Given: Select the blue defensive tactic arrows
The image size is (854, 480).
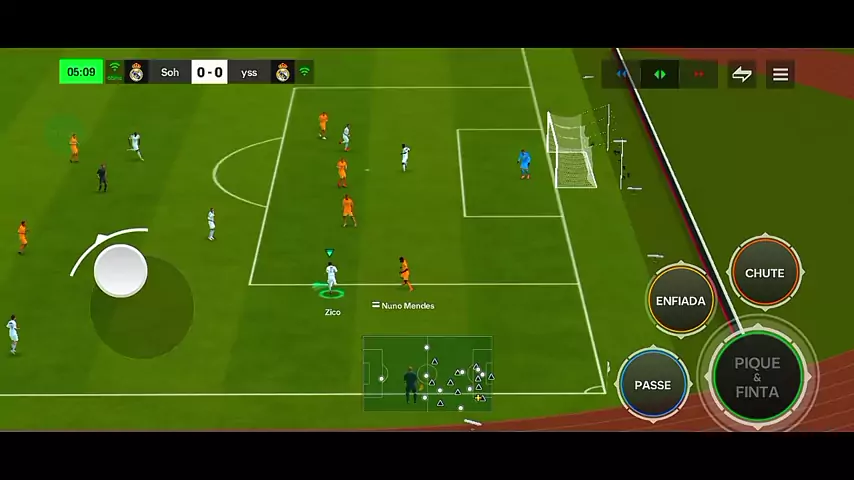Looking at the screenshot, I should pyautogui.click(x=622, y=74).
